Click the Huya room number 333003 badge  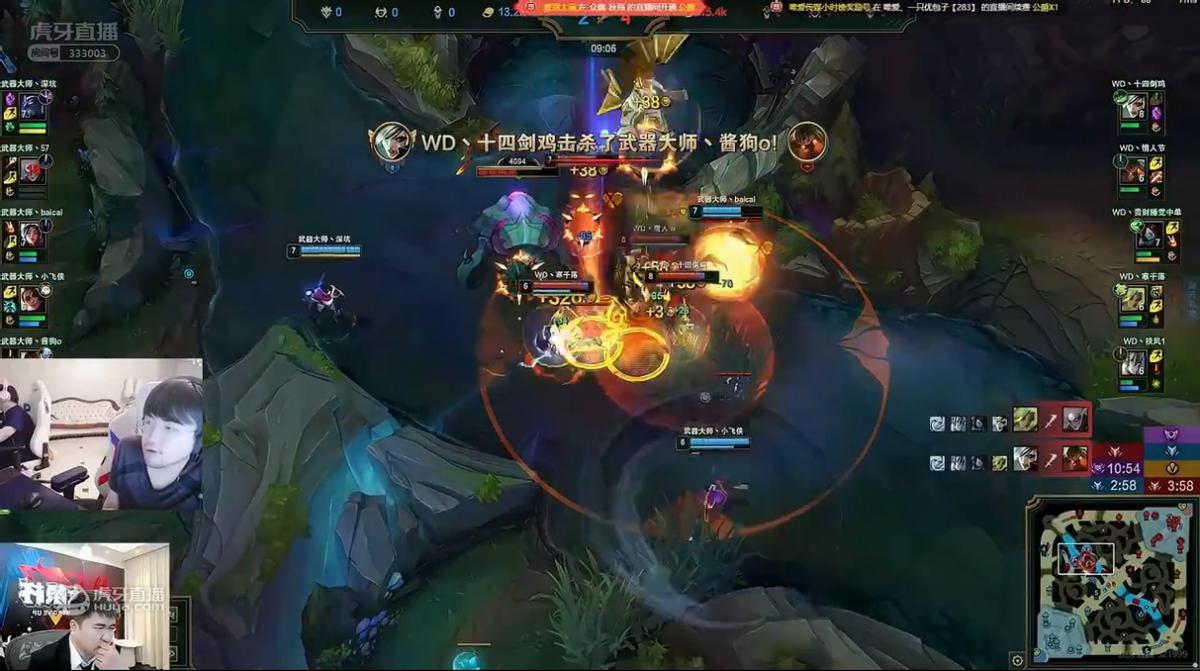[87, 54]
